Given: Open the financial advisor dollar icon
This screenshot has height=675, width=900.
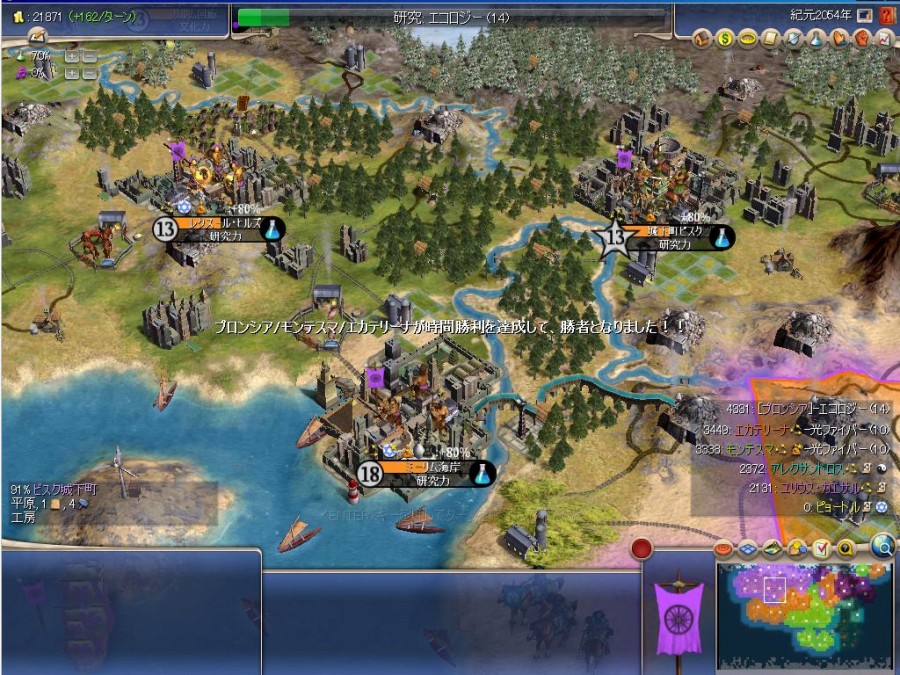Looking at the screenshot, I should pos(726,39).
